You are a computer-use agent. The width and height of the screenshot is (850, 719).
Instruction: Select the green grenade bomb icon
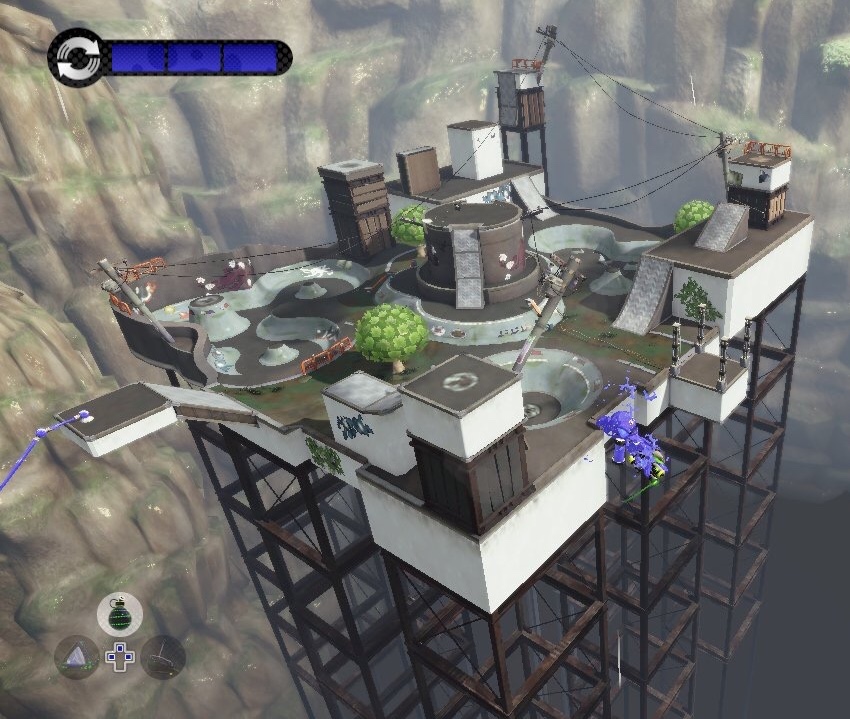point(120,613)
